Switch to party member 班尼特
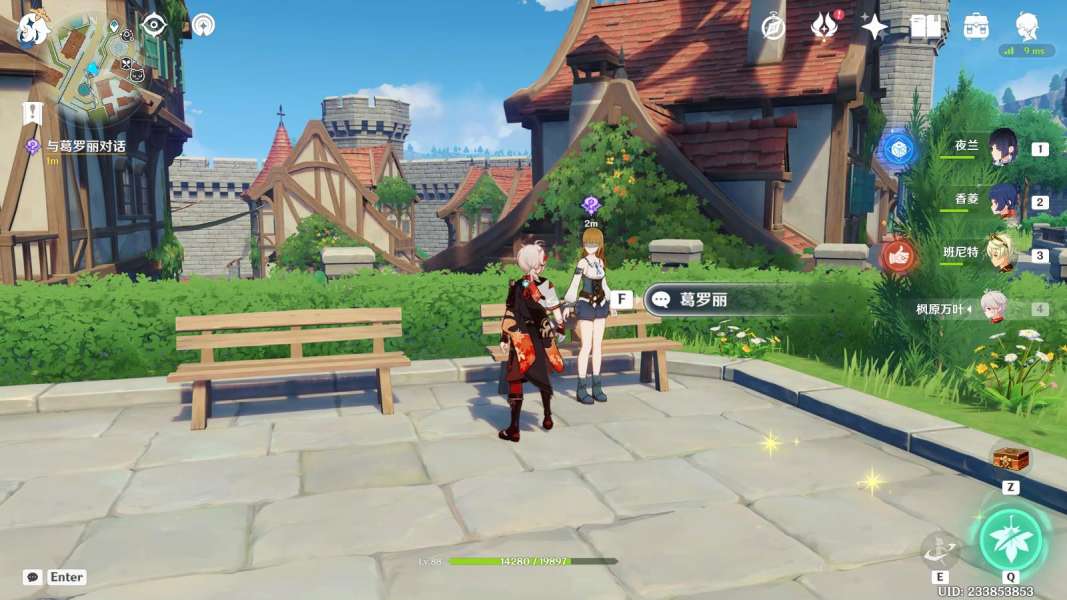Viewport: 1067px width, 600px height. (1002, 254)
